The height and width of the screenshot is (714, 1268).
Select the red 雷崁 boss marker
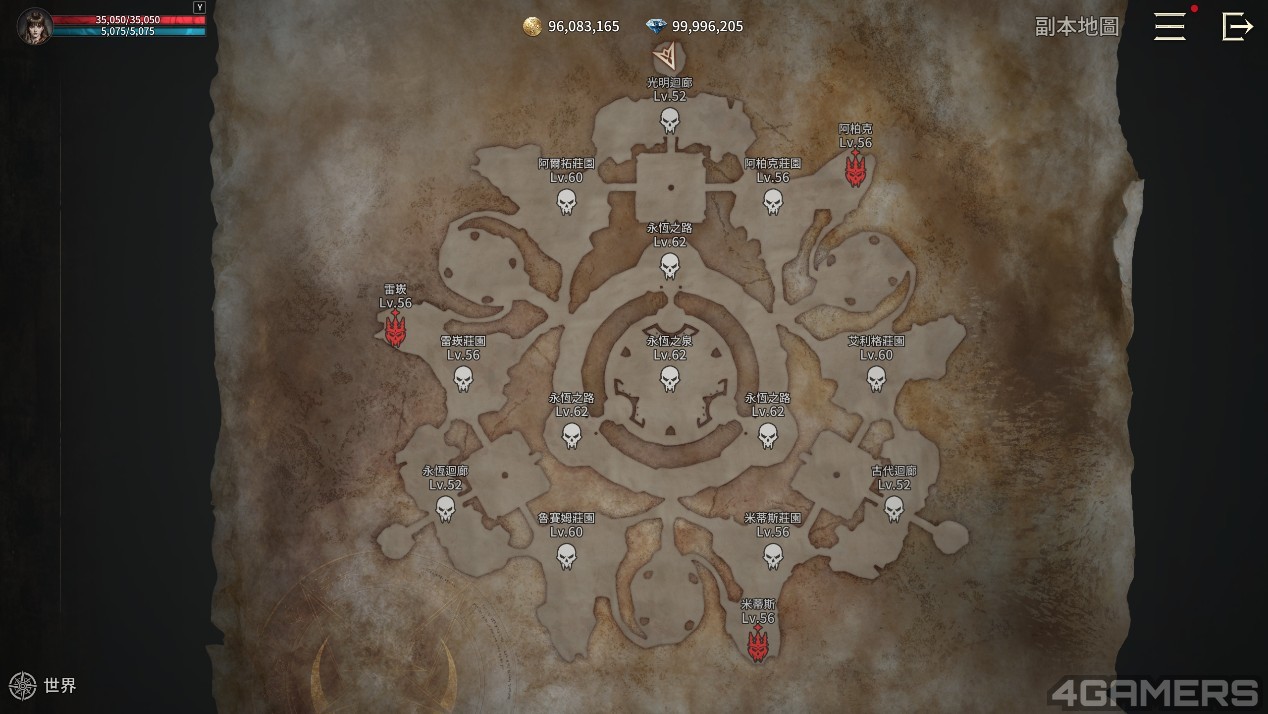[x=396, y=328]
